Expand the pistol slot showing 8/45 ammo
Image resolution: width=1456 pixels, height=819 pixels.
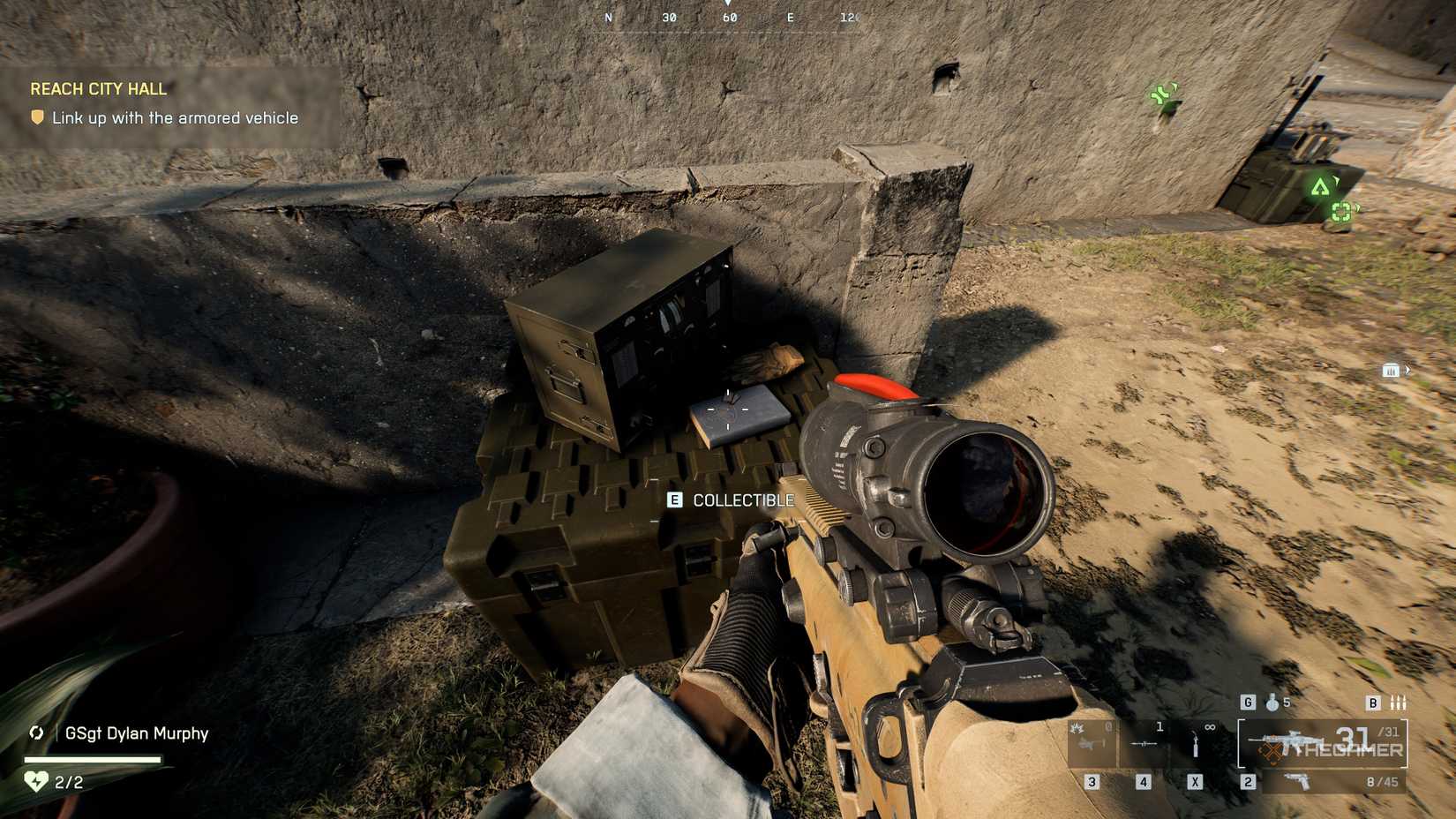click(1334, 781)
